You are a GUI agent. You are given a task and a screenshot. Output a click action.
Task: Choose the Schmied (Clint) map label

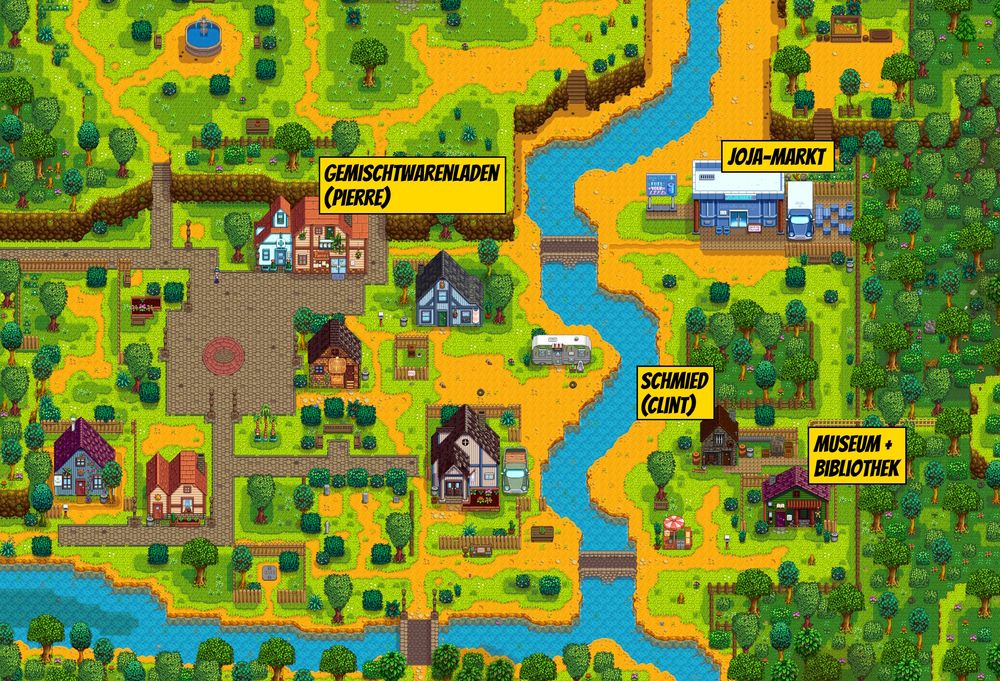pos(675,393)
